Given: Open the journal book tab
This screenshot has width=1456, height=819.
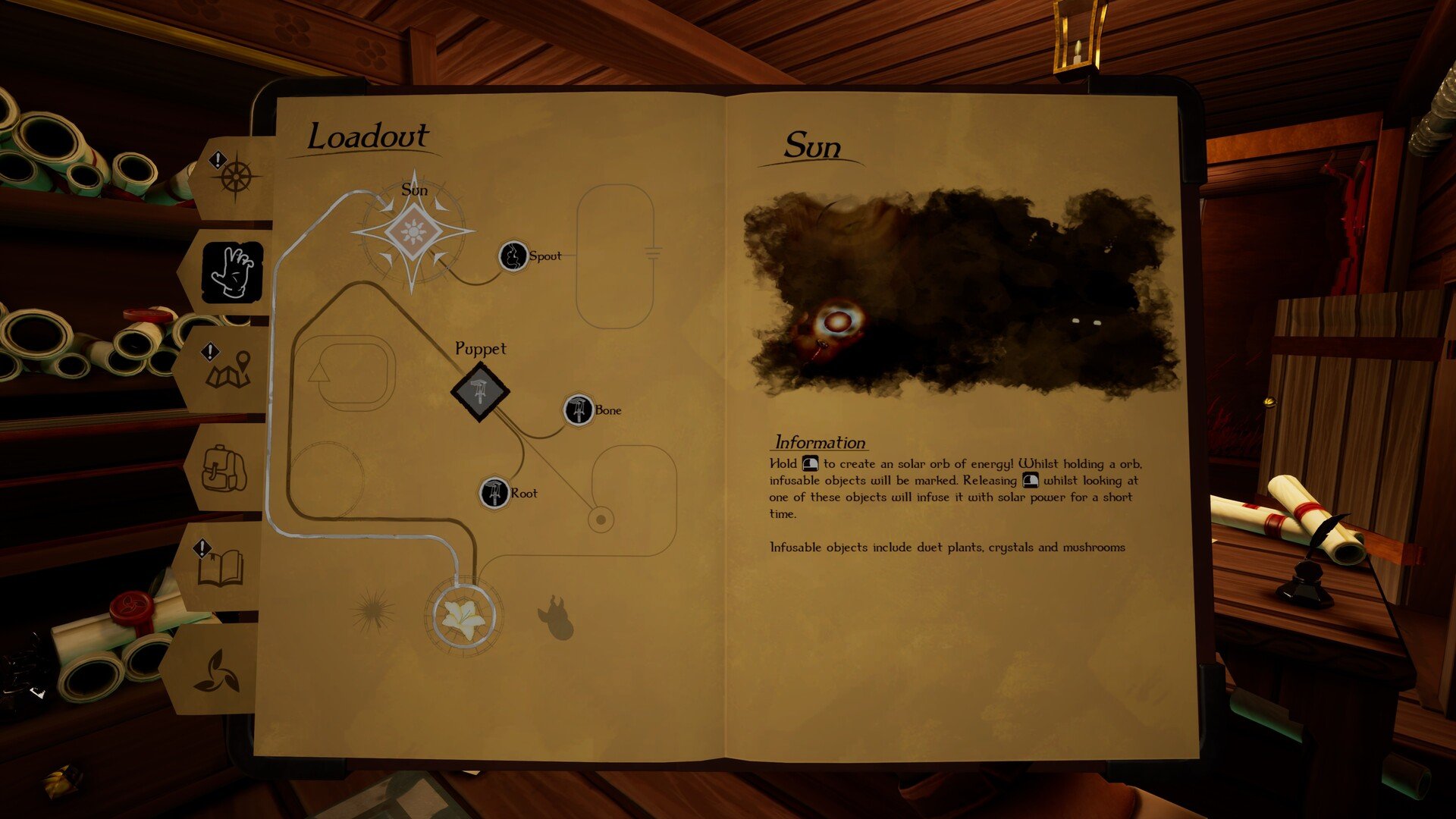Looking at the screenshot, I should coord(220,566).
